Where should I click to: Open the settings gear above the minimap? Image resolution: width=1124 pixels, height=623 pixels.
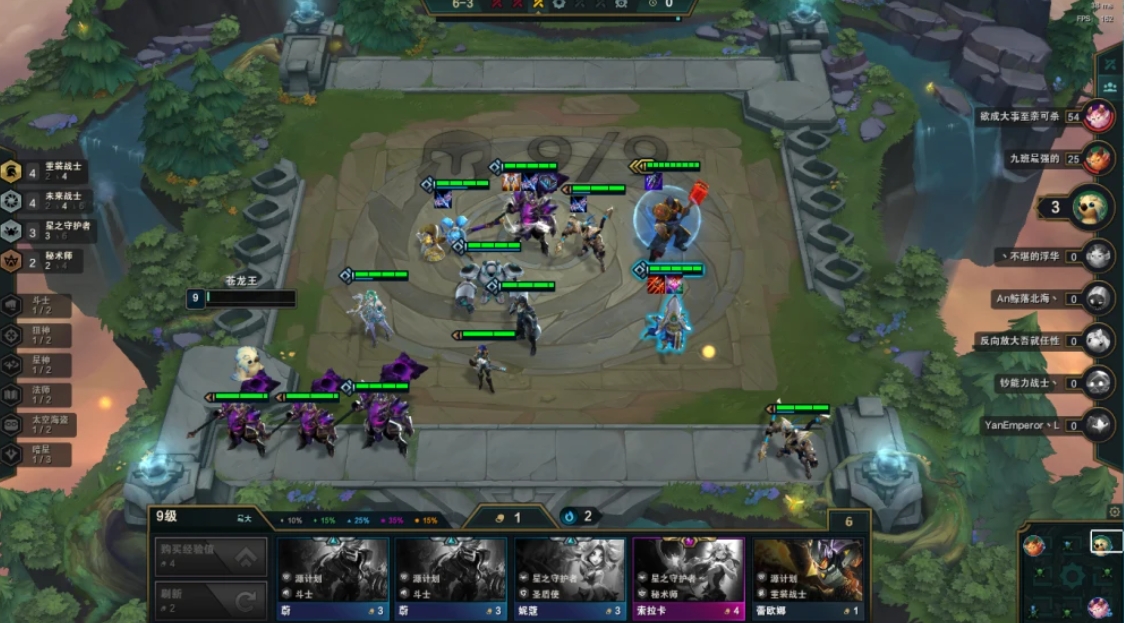[x=1115, y=512]
